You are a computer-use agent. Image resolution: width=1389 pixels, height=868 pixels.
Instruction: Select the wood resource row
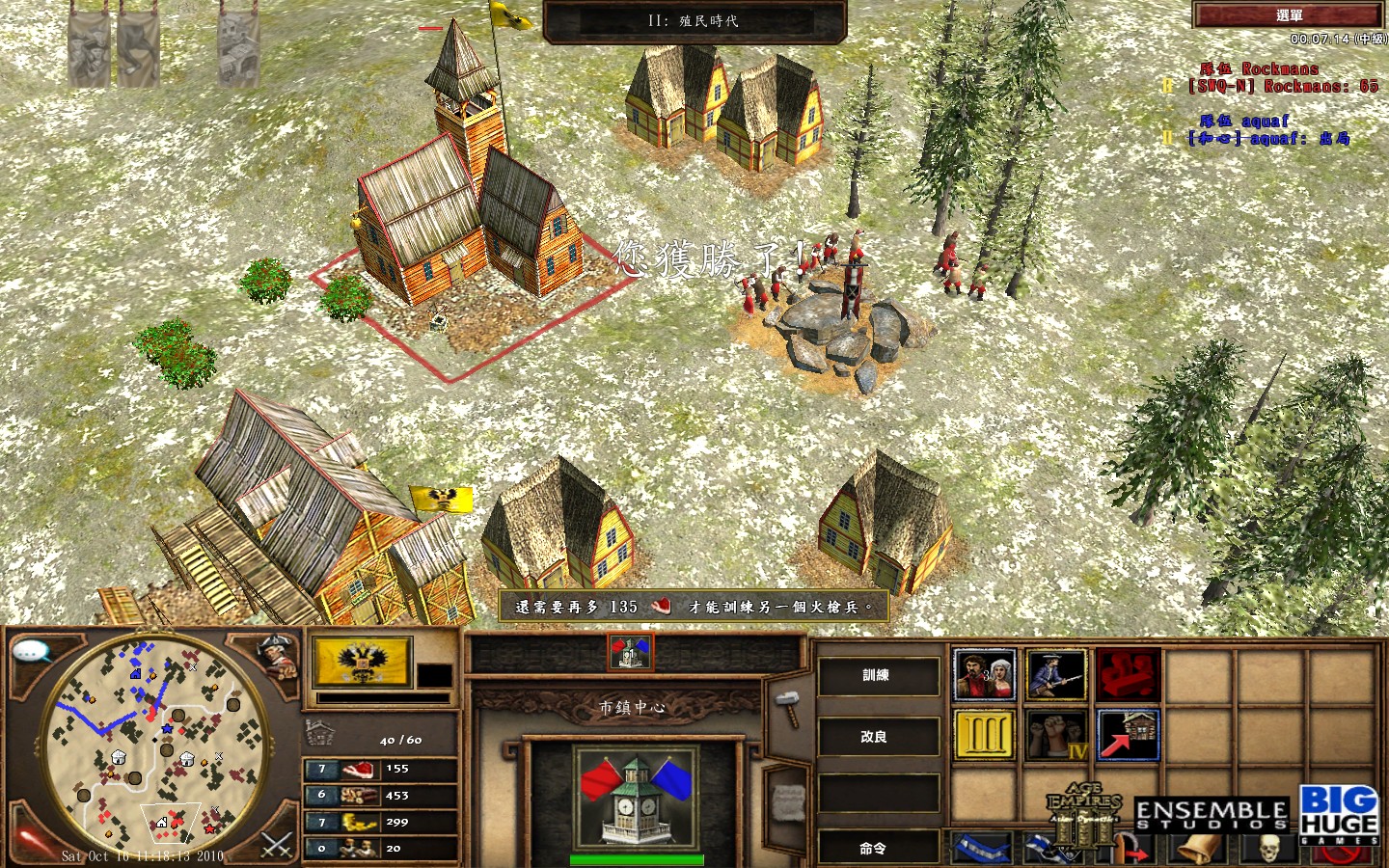point(380,796)
